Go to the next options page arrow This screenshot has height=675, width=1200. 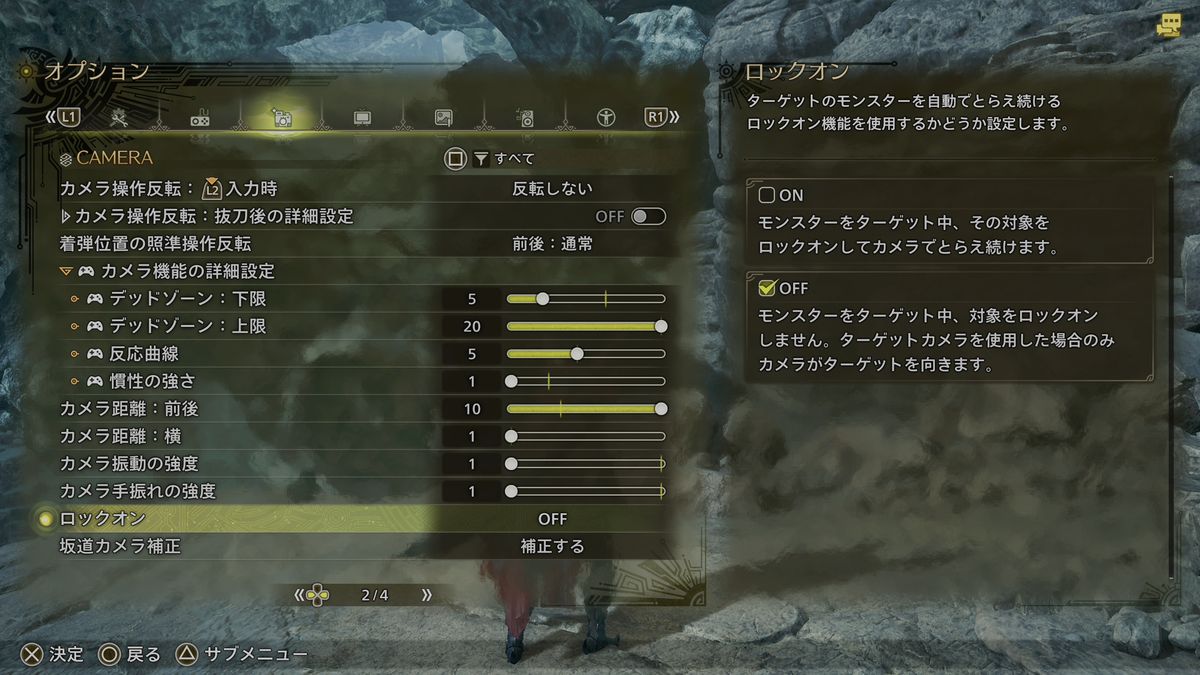(427, 595)
